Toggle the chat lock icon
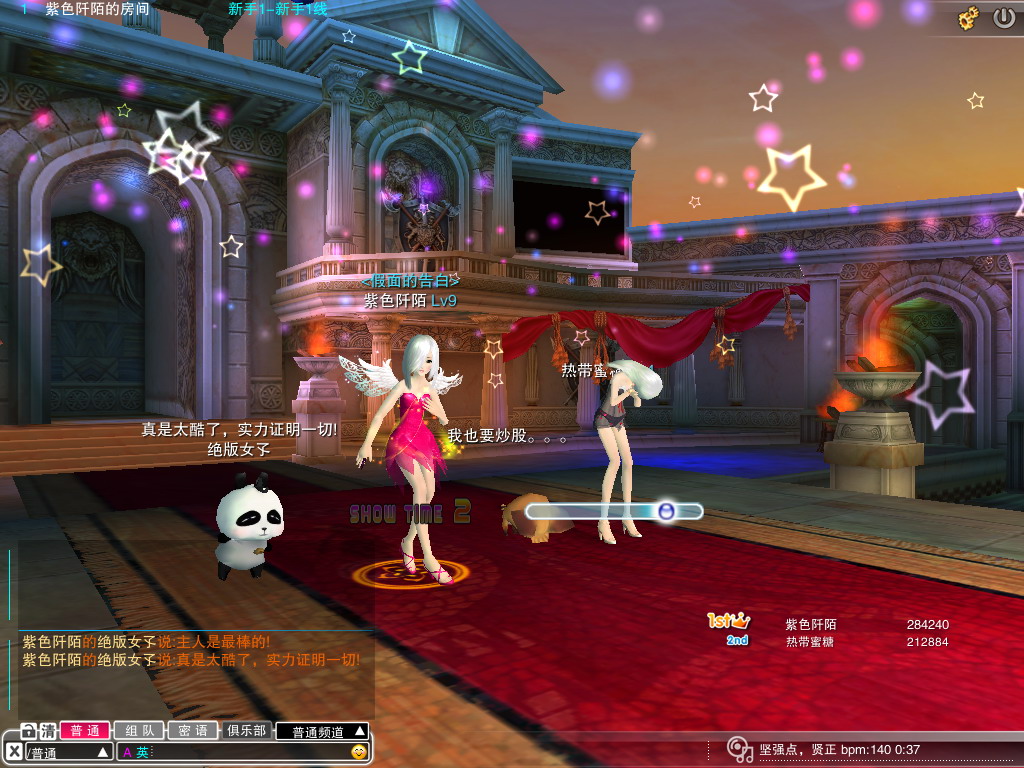This screenshot has height=768, width=1024. point(29,731)
